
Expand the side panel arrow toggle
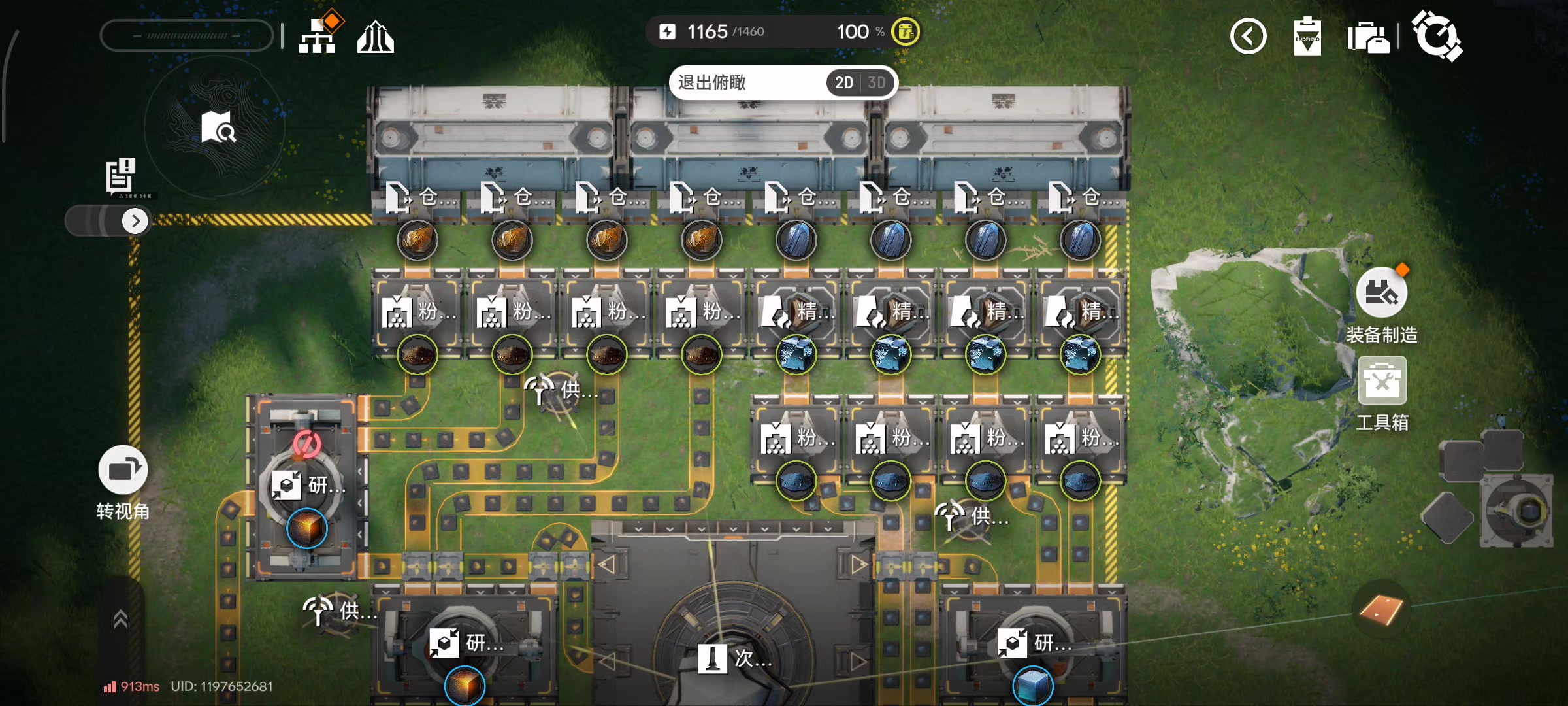pyautogui.click(x=135, y=221)
